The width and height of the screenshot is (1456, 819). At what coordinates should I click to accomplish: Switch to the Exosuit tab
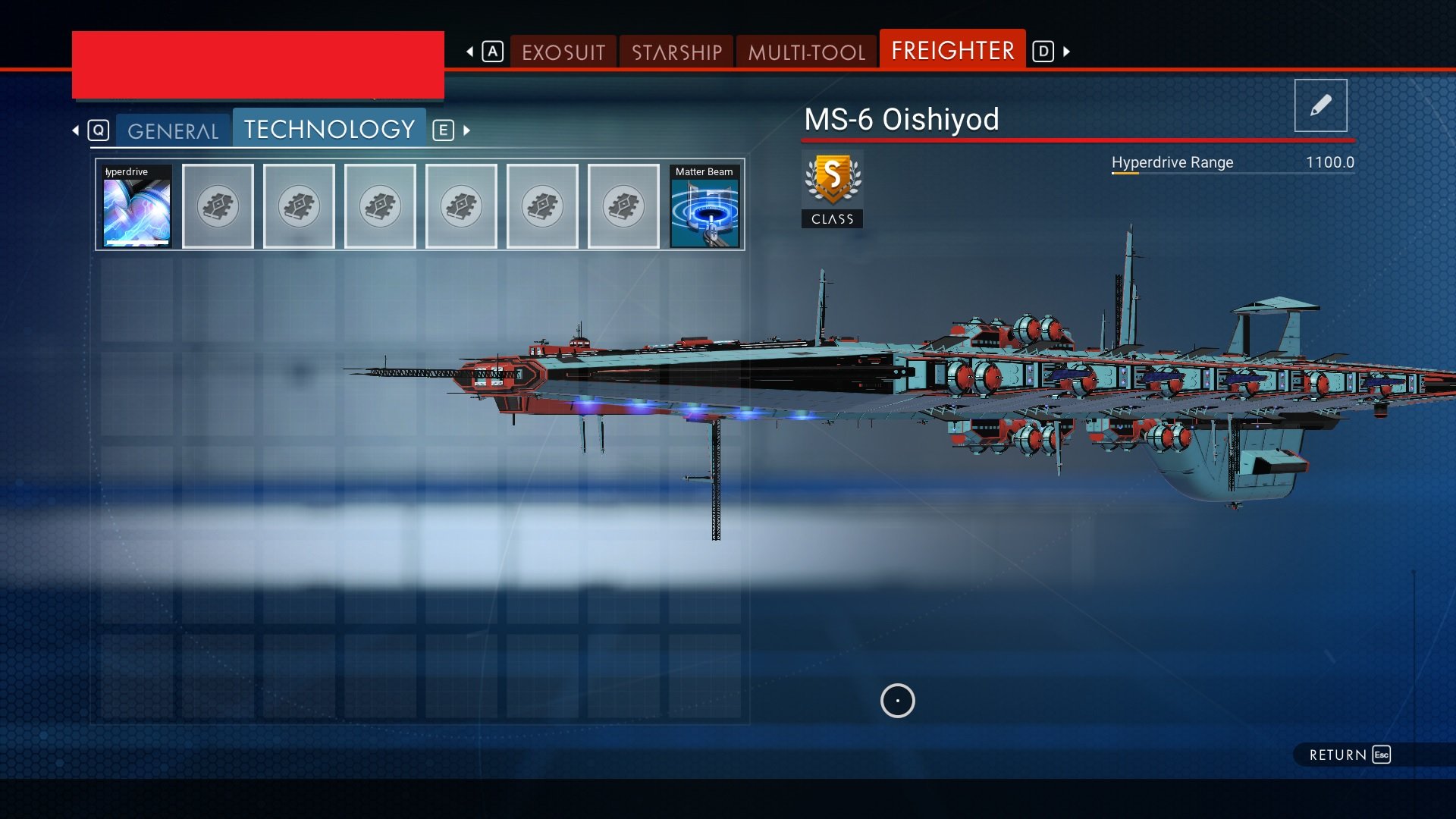point(563,52)
